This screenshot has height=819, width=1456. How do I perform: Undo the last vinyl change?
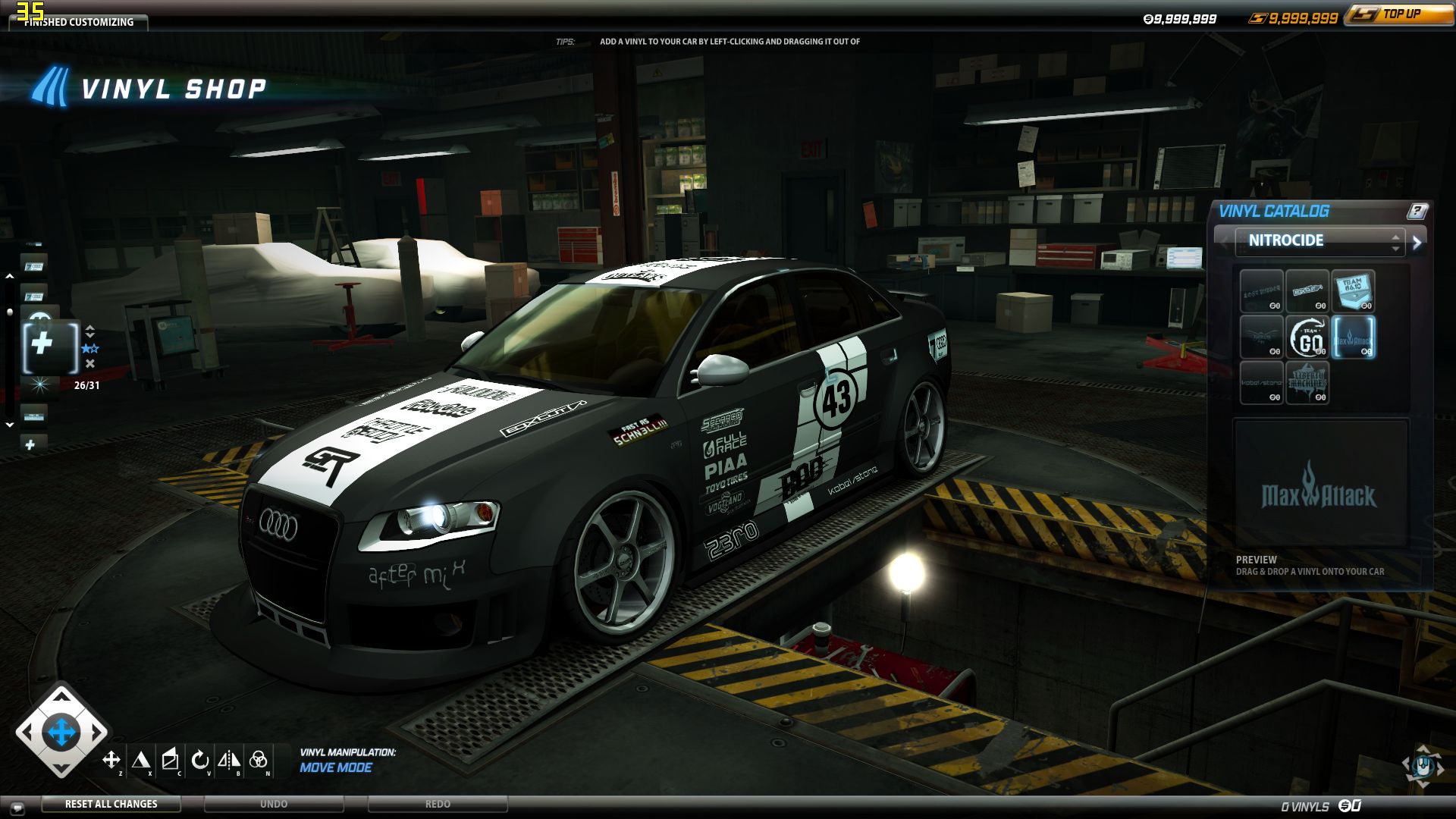(274, 804)
